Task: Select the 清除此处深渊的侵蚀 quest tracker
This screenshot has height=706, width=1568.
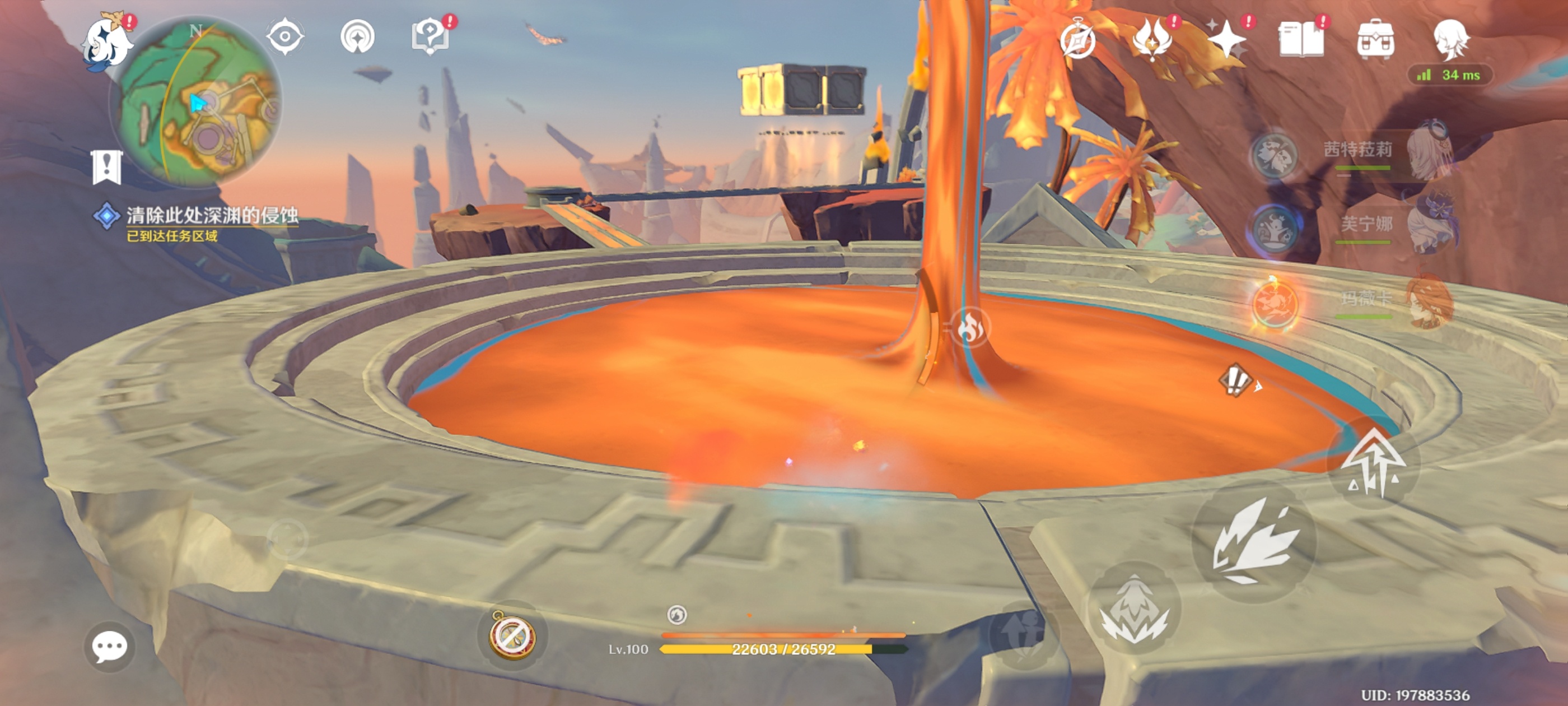Action: pos(211,216)
